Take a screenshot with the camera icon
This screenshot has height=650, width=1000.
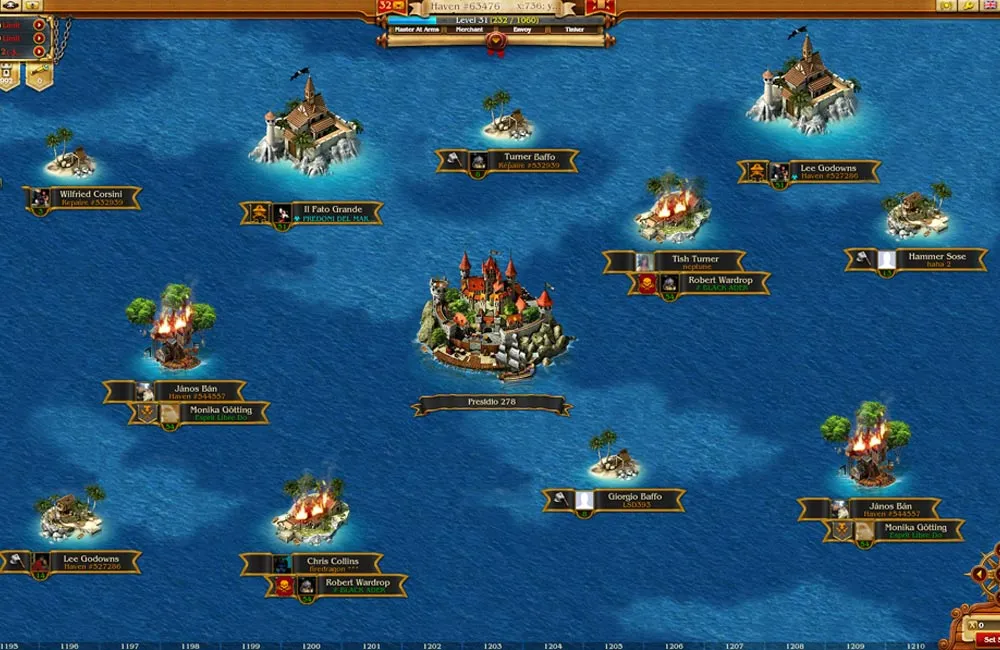(x=946, y=6)
